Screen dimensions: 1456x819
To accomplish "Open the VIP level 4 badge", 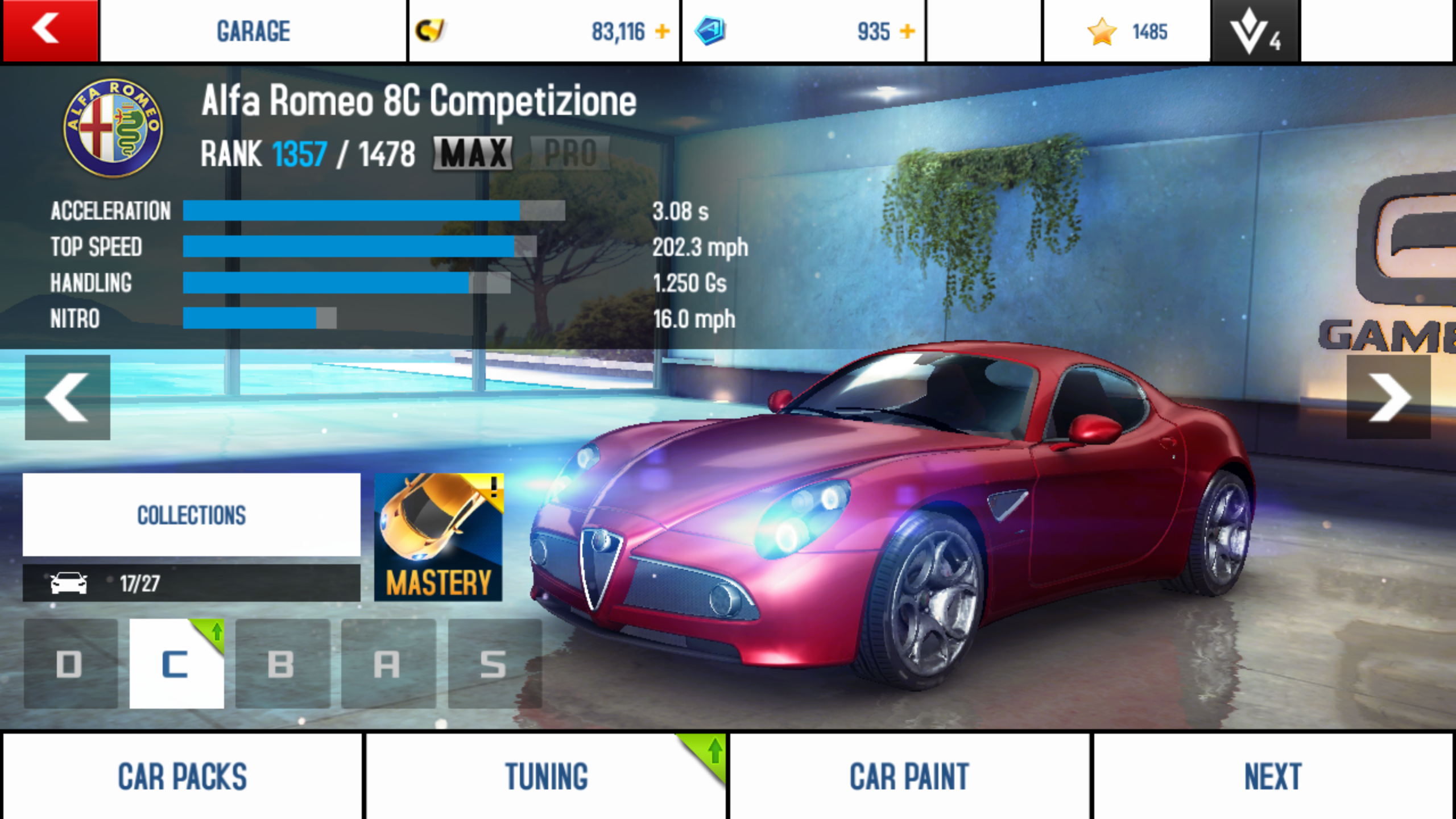I will click(1256, 31).
